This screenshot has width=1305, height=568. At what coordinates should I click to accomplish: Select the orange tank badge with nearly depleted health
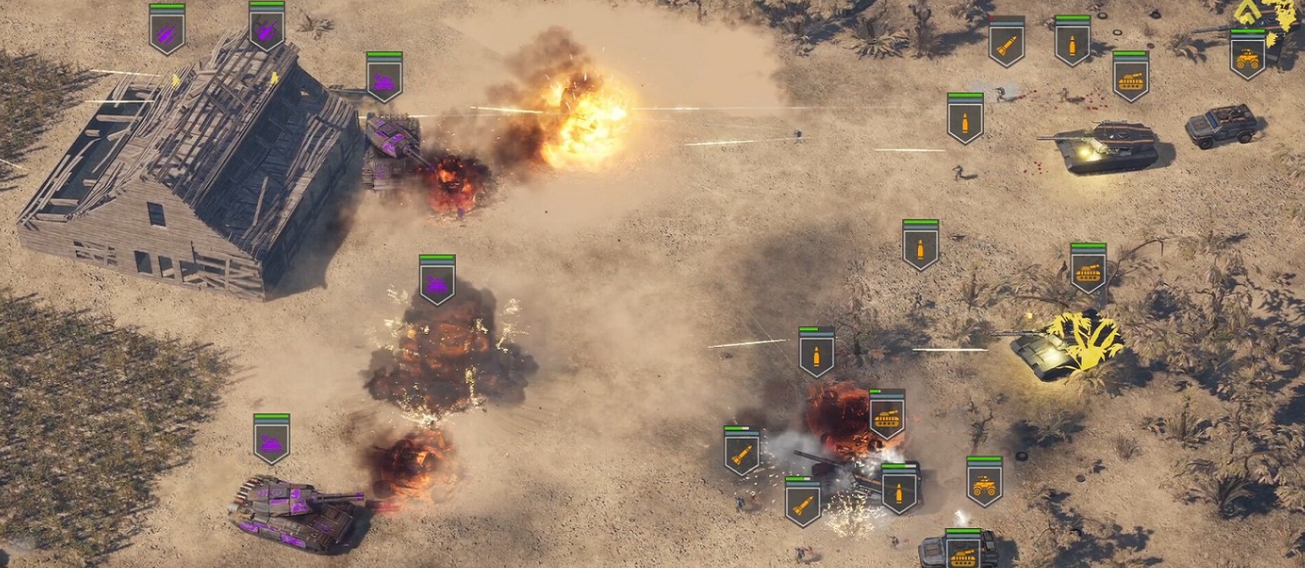pos(886,415)
